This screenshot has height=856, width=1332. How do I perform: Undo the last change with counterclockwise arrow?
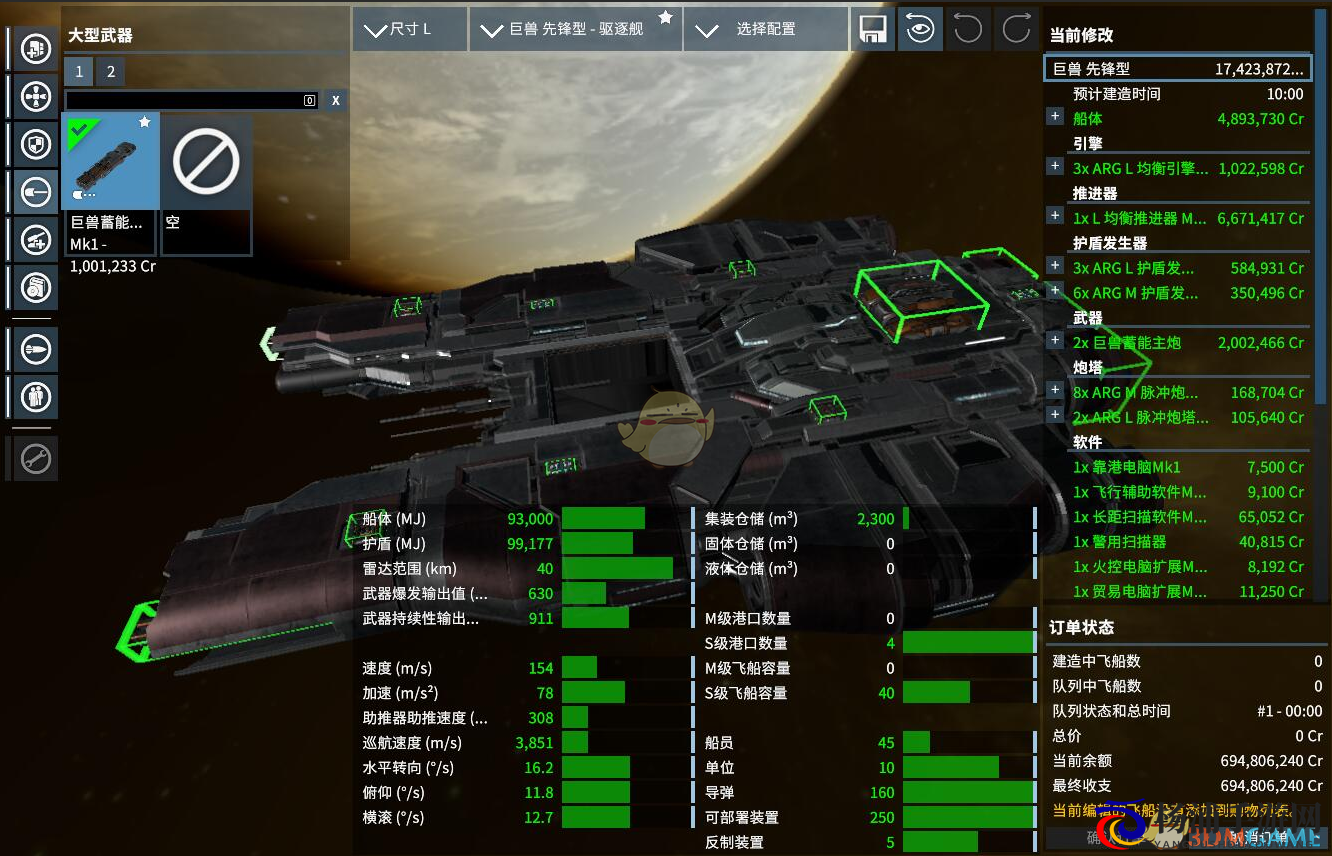click(967, 29)
